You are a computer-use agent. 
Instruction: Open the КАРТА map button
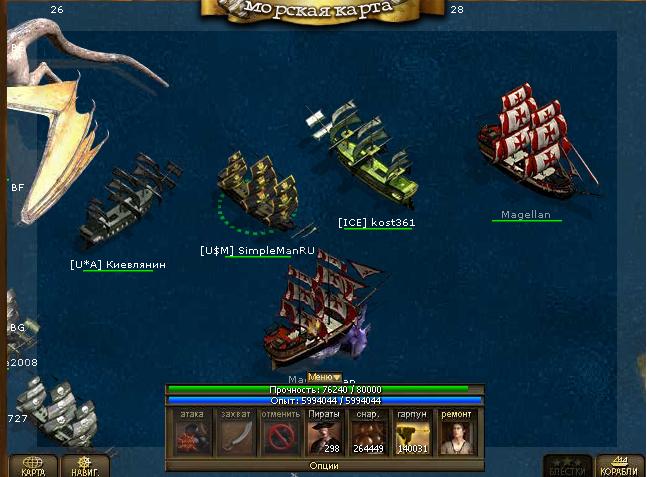pyautogui.click(x=32, y=466)
